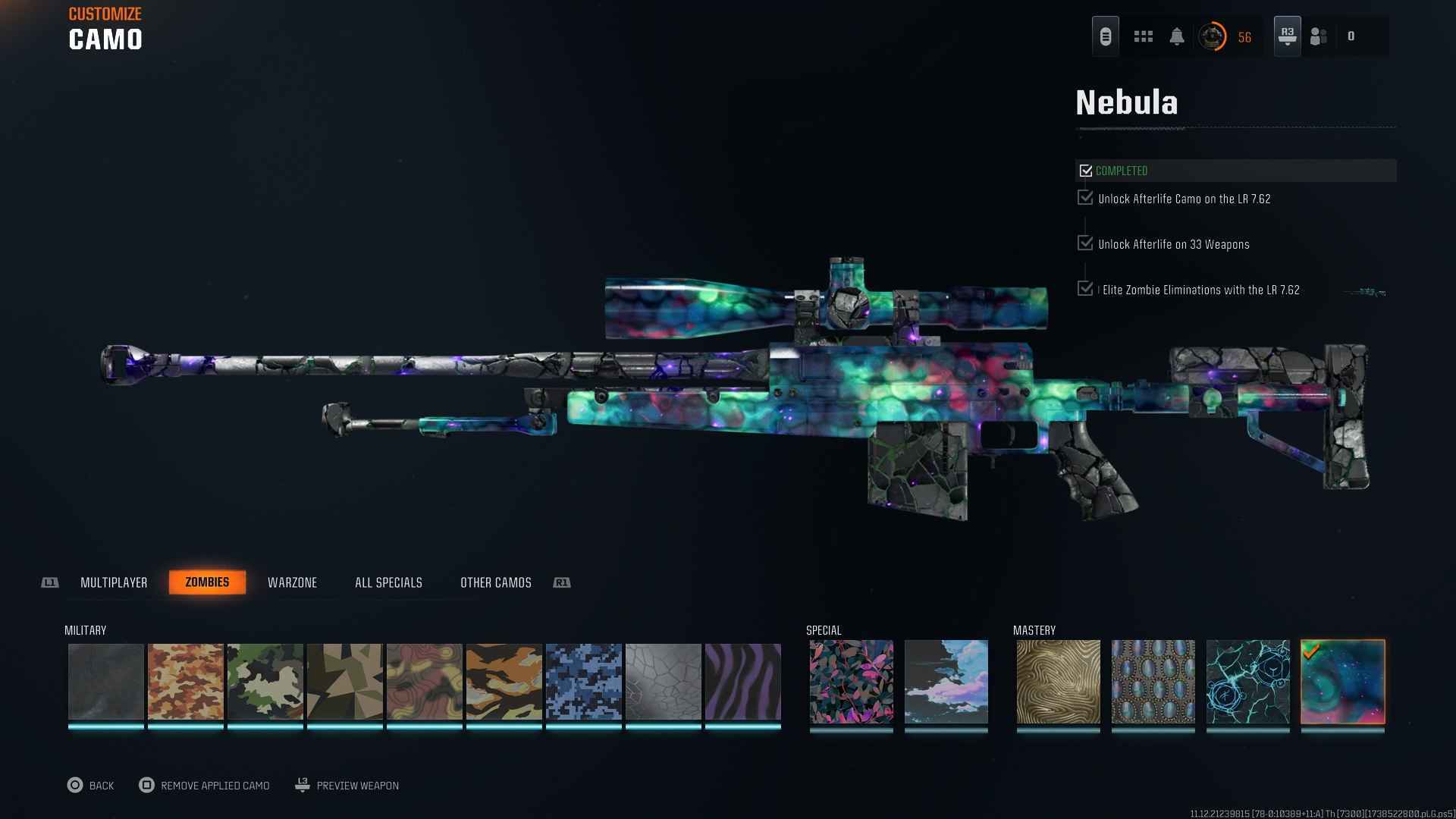Open the notifications bell icon
Screen dimensions: 1456x819
pyautogui.click(x=1177, y=36)
